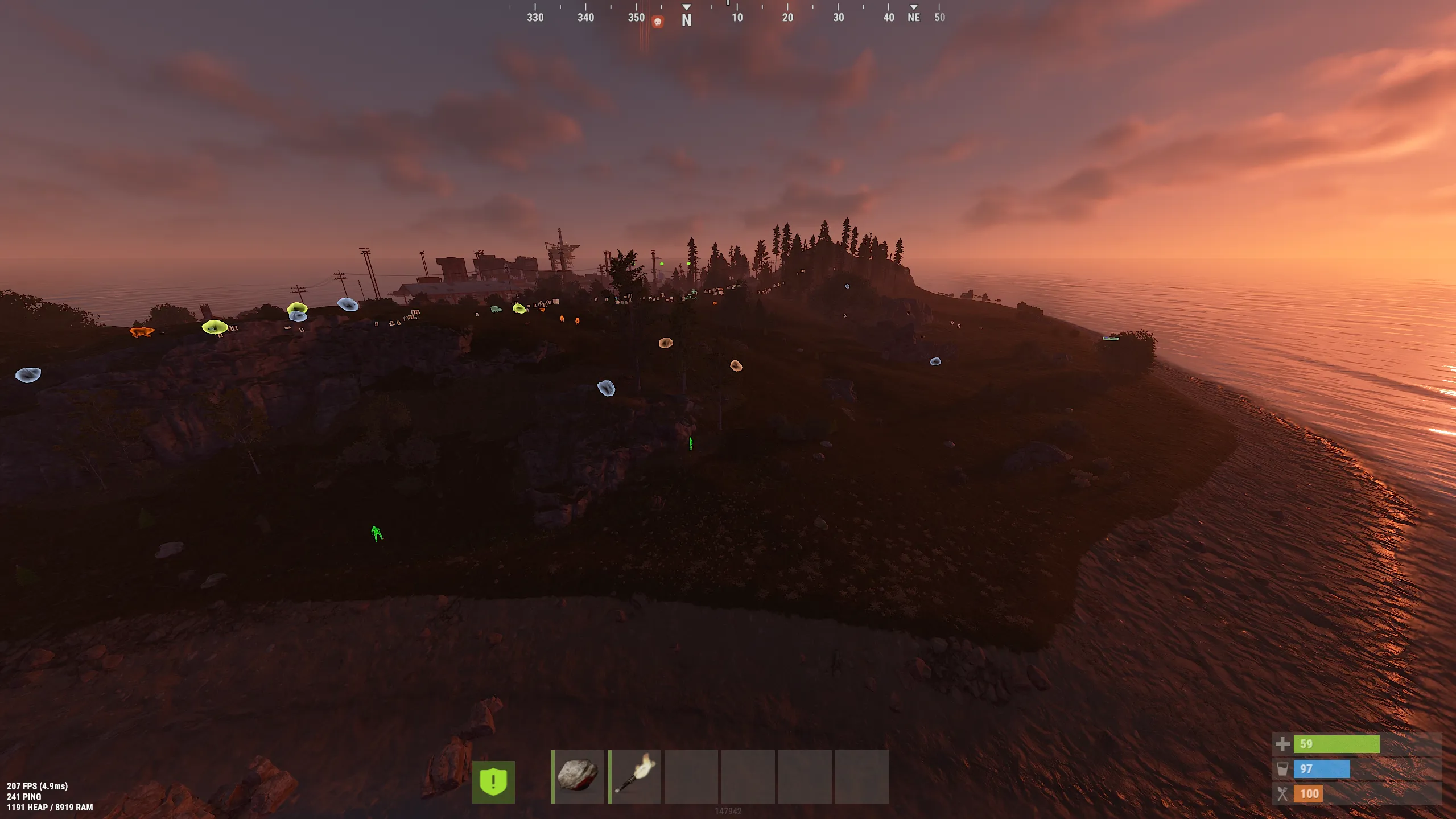The width and height of the screenshot is (1456, 819).
Task: Select the rock in the first hotbar slot
Action: coord(578,777)
